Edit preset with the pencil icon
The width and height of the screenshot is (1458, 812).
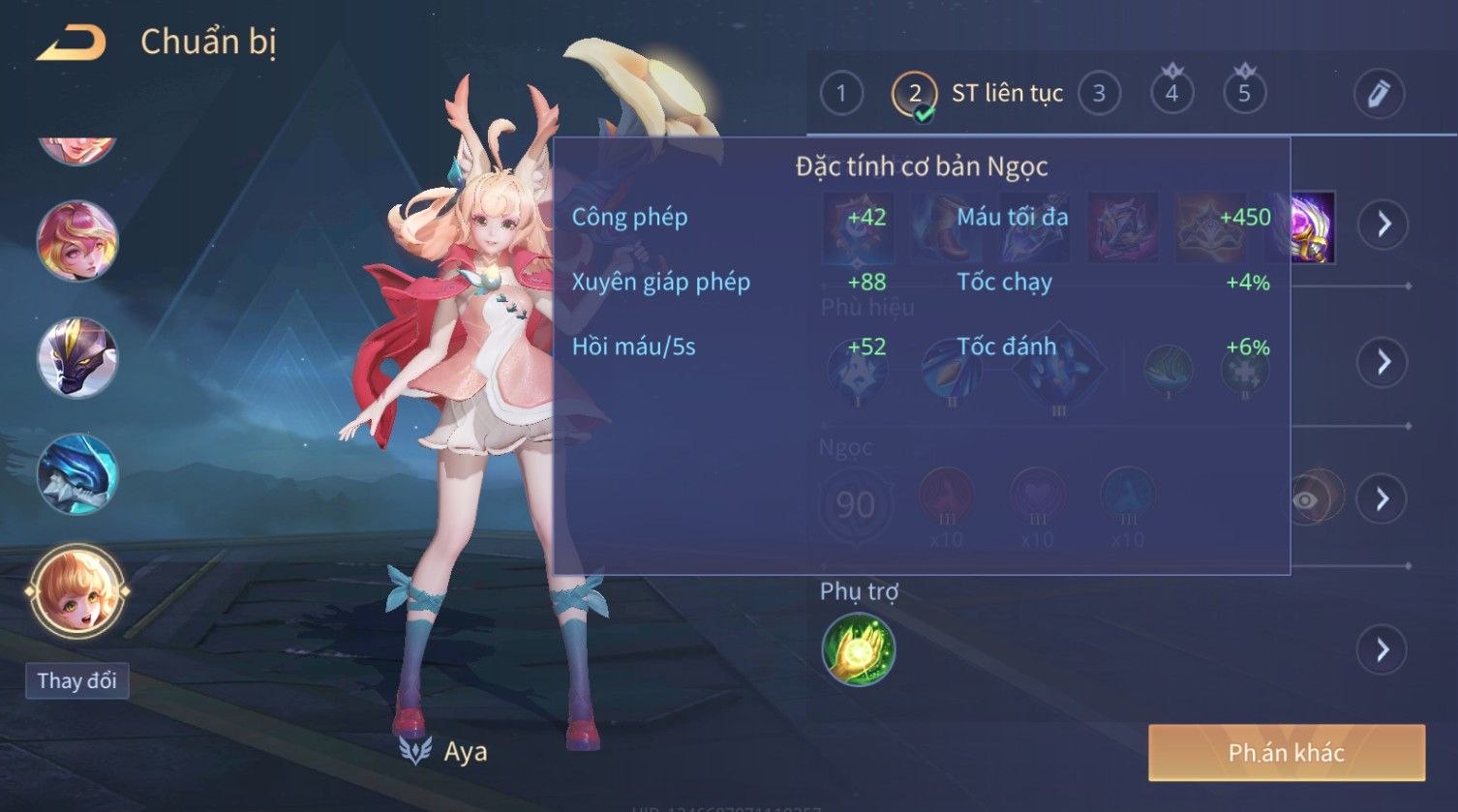(x=1378, y=94)
